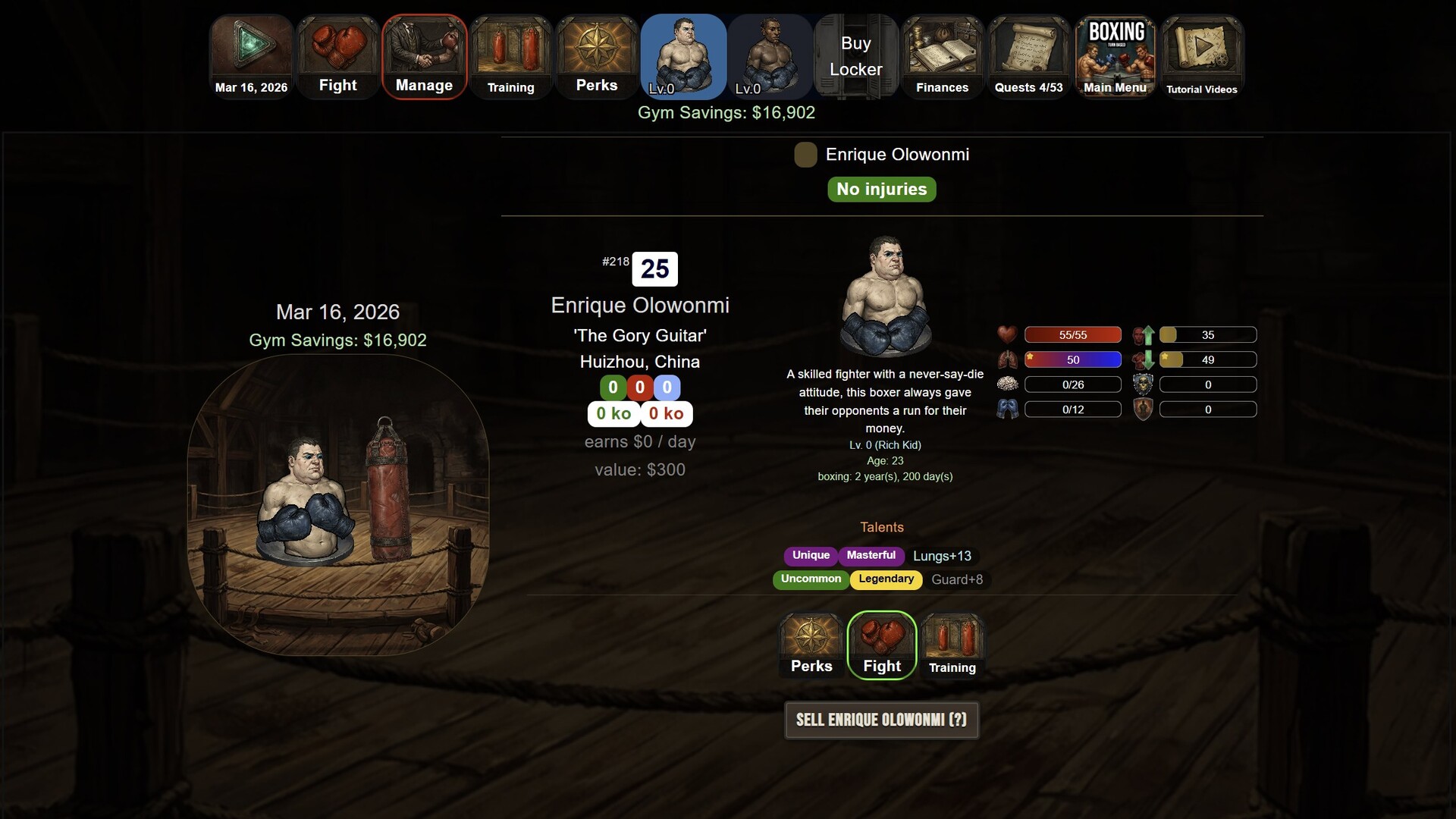Open the Finances ledger

(942, 57)
